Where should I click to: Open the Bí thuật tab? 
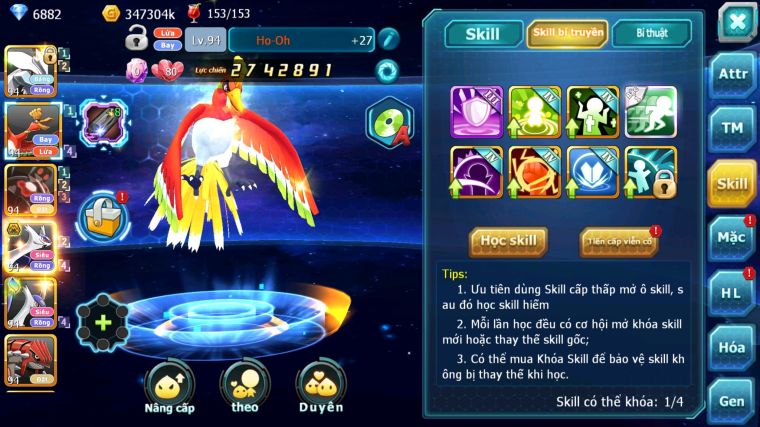651,33
